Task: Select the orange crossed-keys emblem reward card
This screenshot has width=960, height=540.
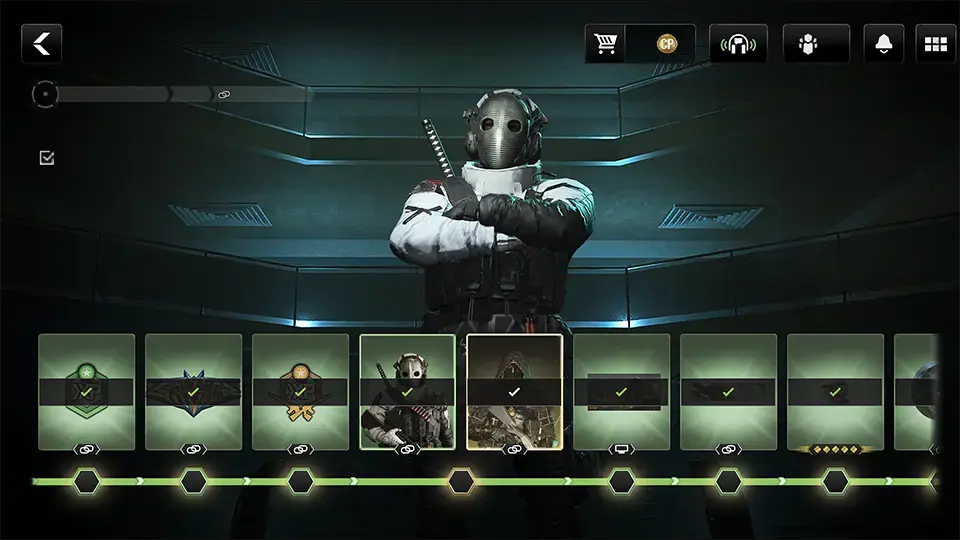Action: pos(301,391)
